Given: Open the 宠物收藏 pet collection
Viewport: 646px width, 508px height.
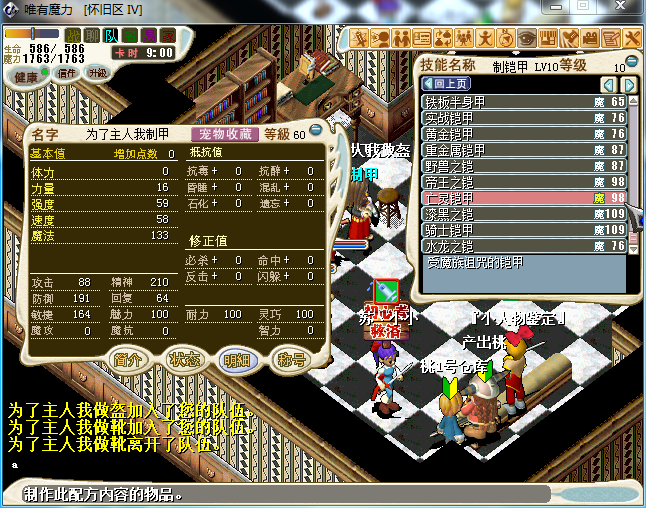Looking at the screenshot, I should (x=224, y=134).
